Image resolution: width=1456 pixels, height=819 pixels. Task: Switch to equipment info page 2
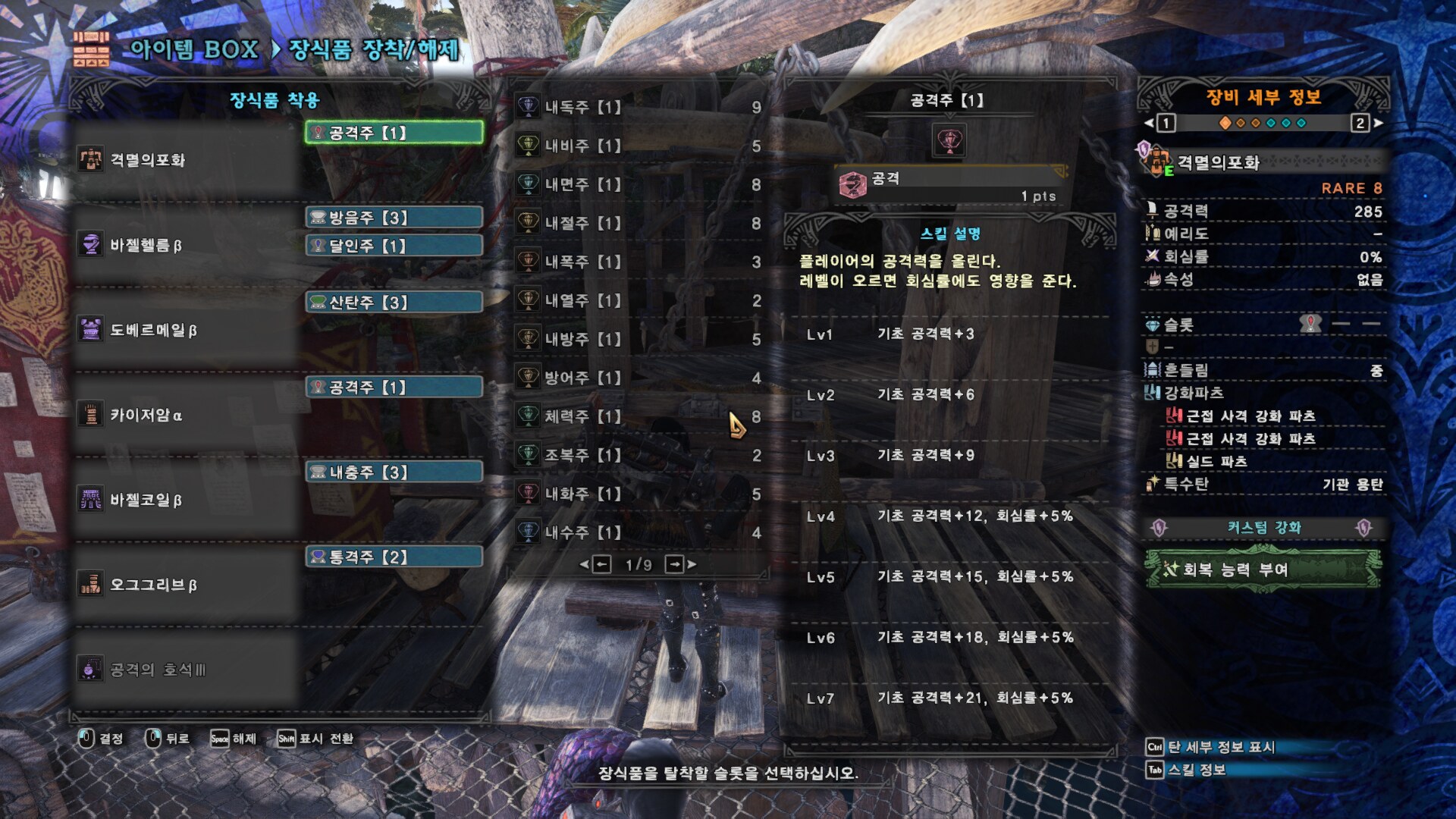click(1360, 123)
